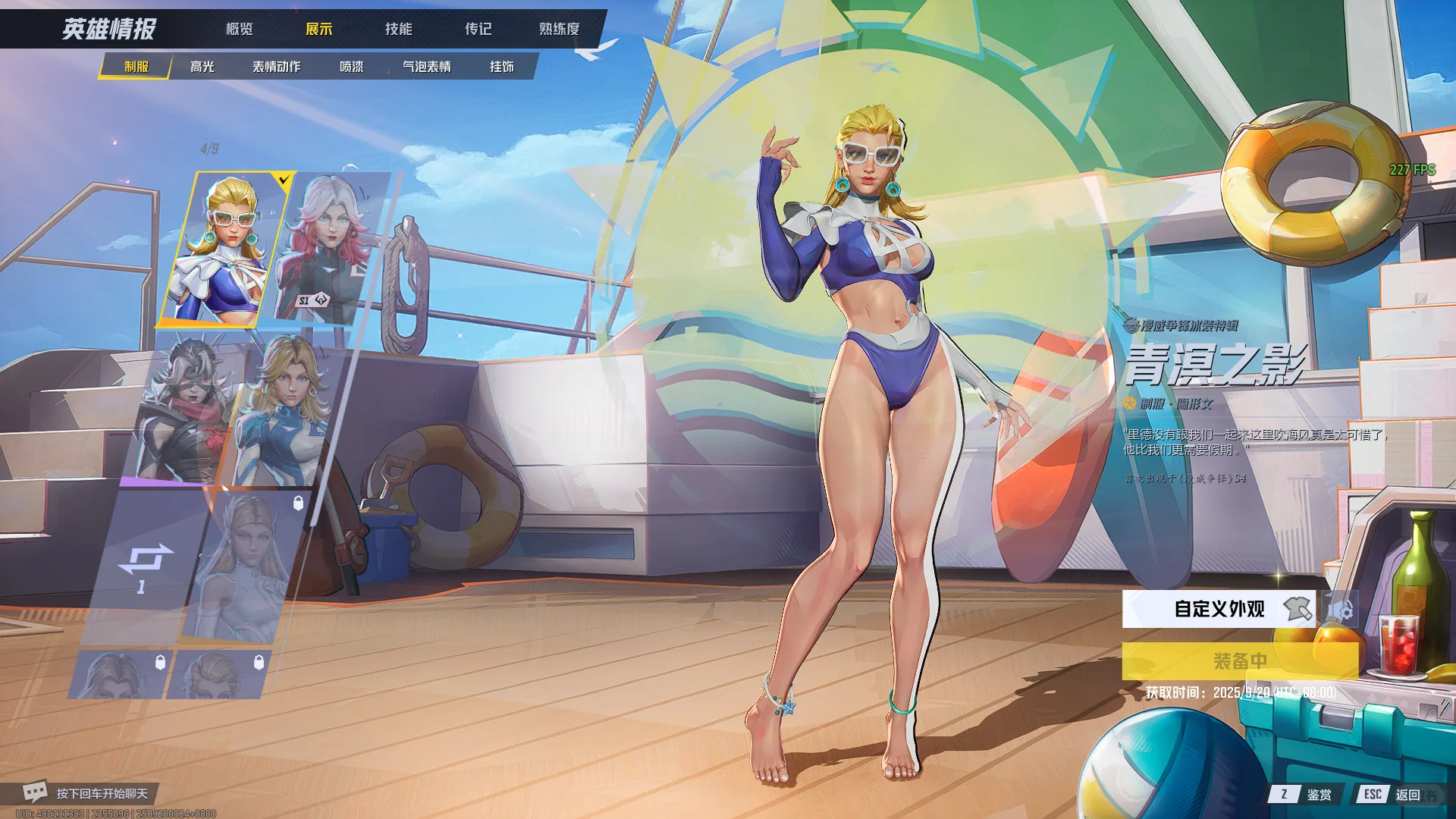View the 挂饰 category
Screen dimensions: 1456x819
(x=501, y=67)
